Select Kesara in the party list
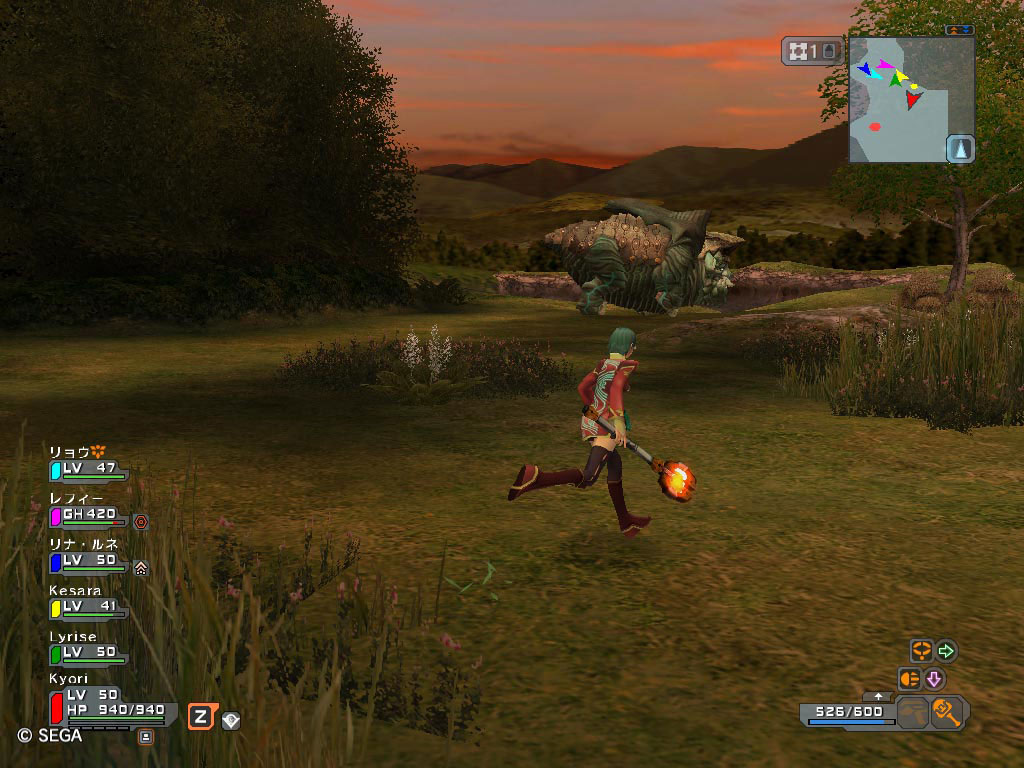 [x=88, y=603]
